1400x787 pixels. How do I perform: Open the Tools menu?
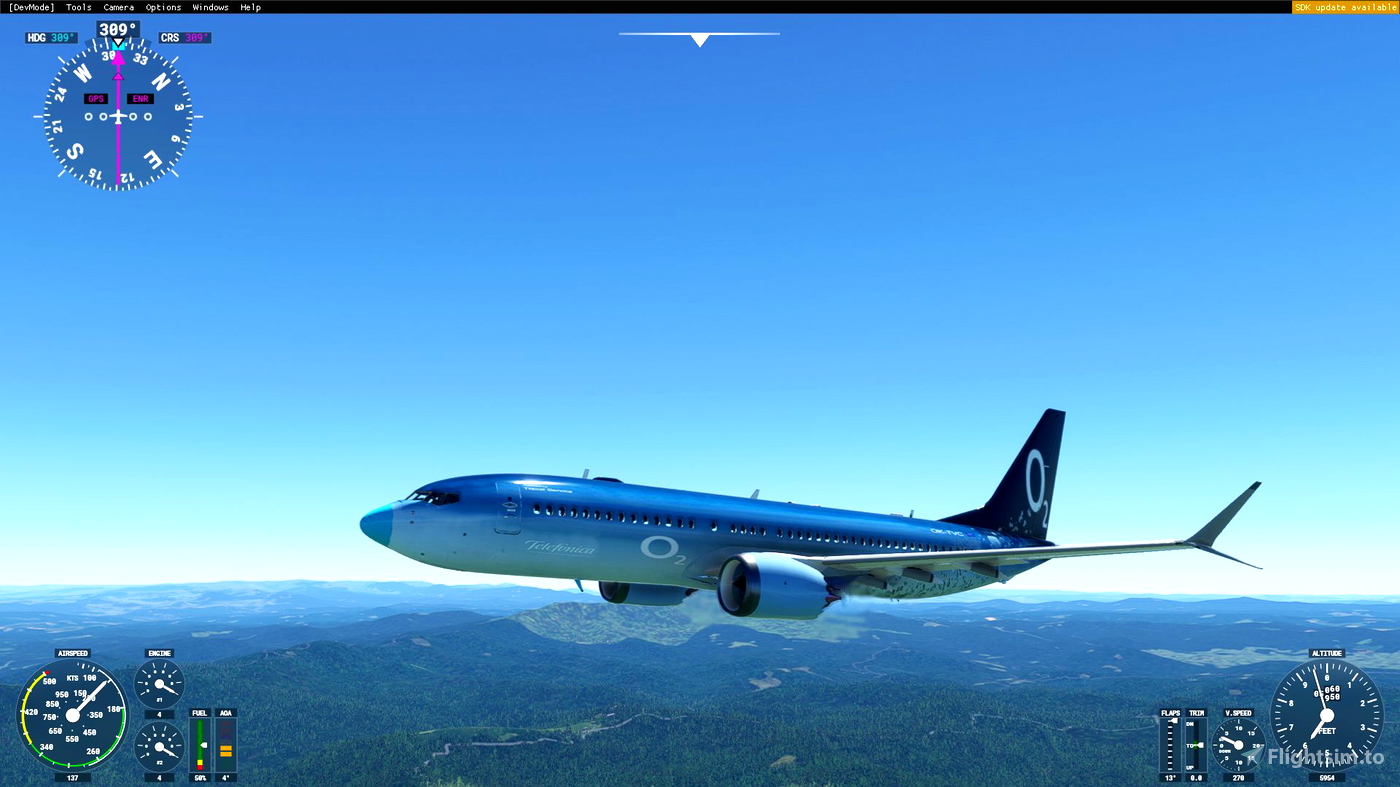(x=77, y=6)
